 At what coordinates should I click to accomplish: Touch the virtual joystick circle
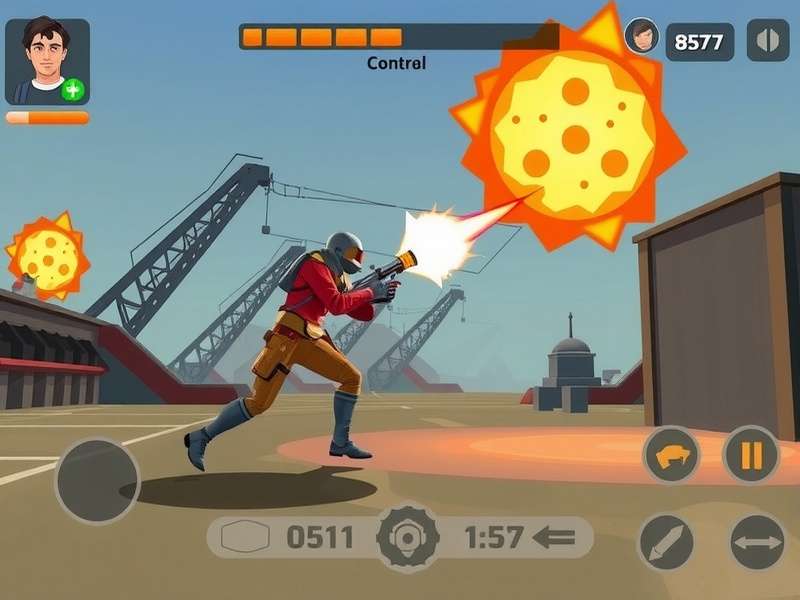(x=97, y=480)
